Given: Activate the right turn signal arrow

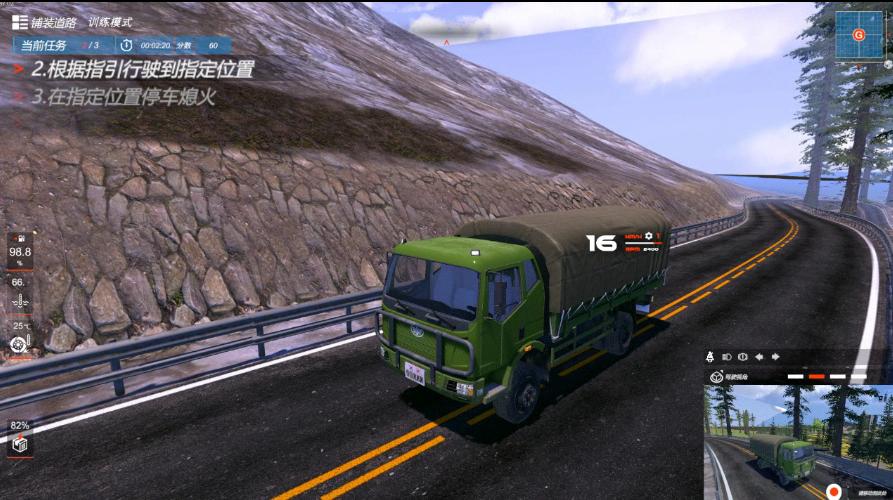Looking at the screenshot, I should 774,357.
